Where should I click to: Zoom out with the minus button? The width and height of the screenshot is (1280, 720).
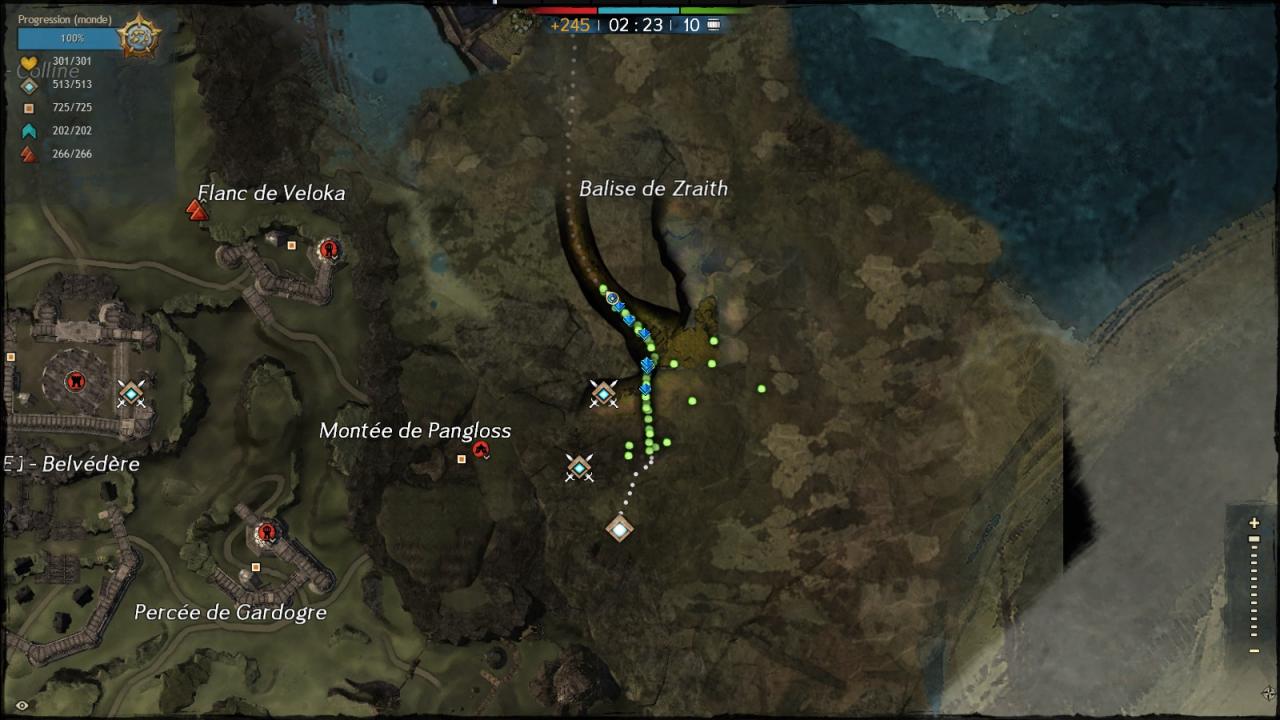(x=1254, y=651)
